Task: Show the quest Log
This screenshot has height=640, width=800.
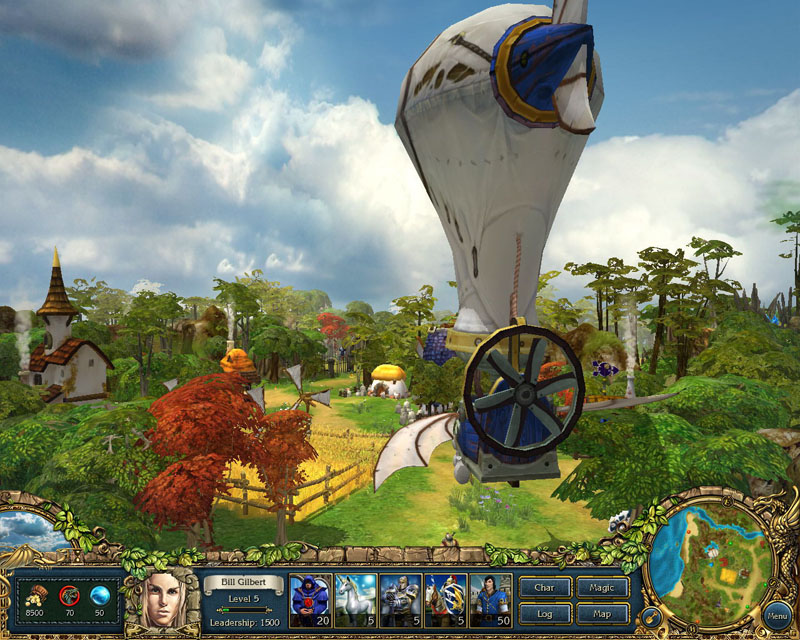Action: [x=546, y=613]
